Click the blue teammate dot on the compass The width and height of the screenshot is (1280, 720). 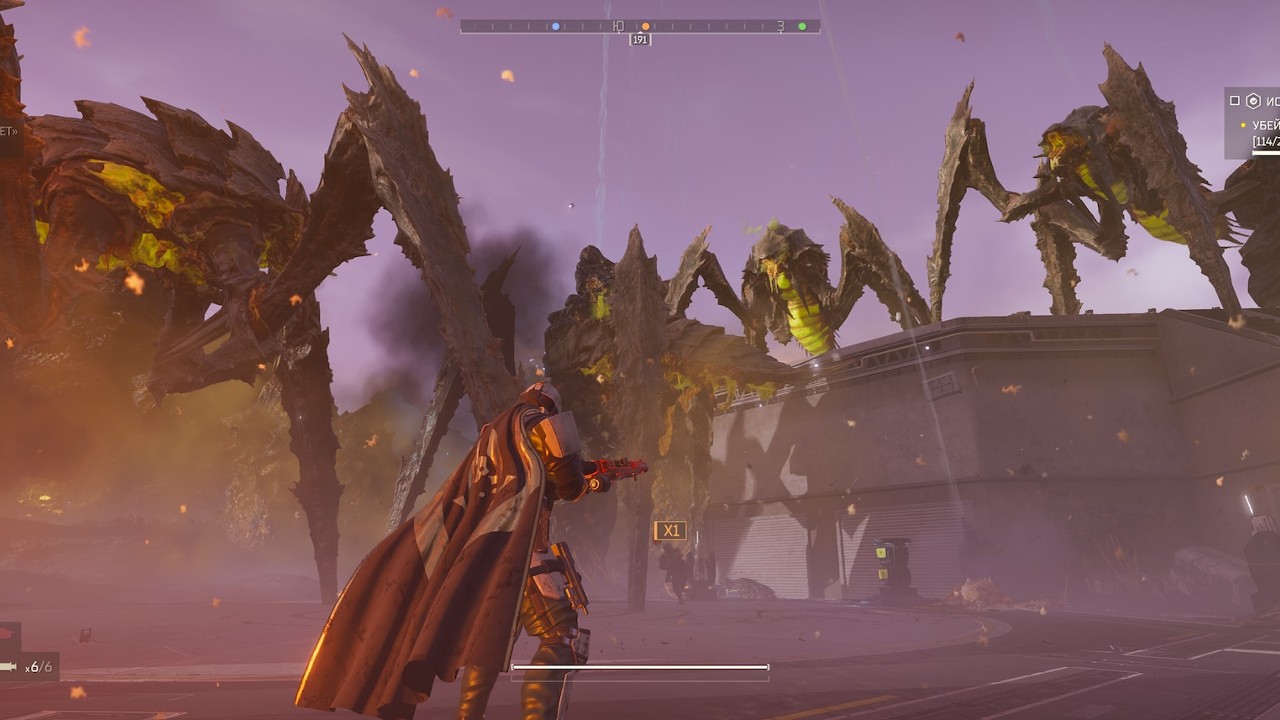pyautogui.click(x=555, y=27)
